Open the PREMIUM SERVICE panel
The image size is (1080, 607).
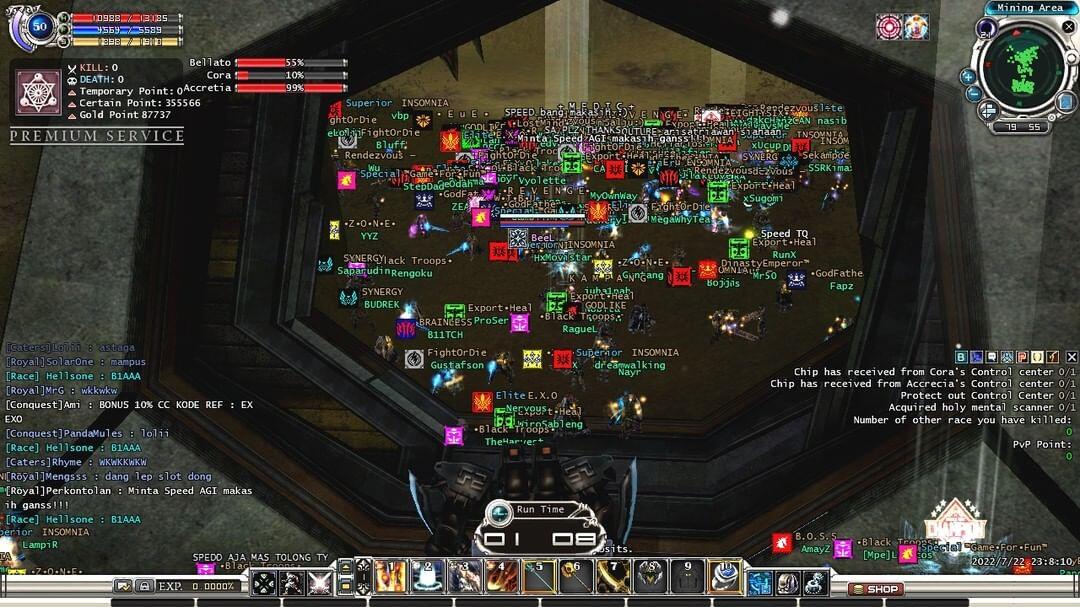click(x=97, y=136)
